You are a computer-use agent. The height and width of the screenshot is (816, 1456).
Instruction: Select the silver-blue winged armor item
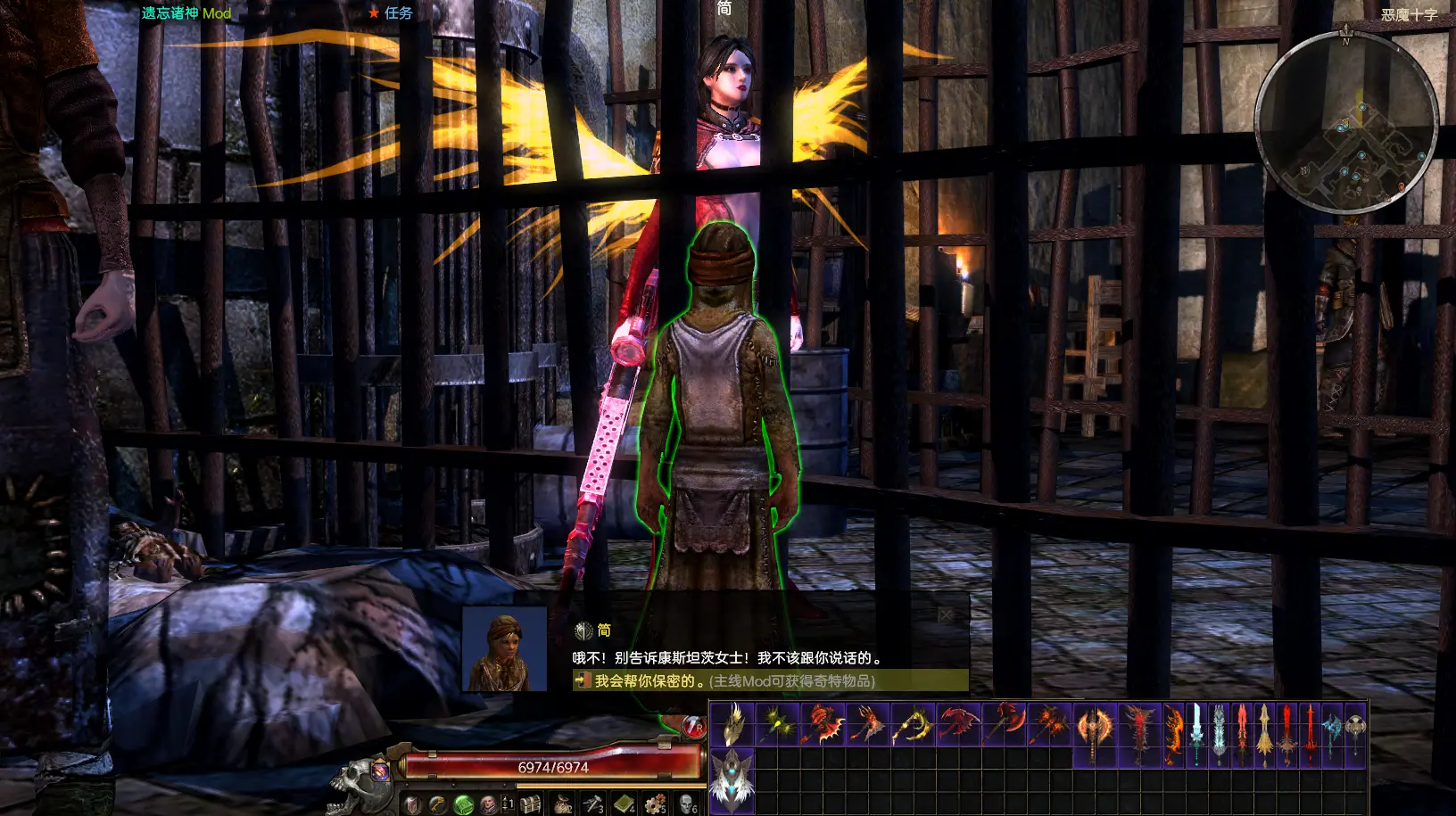(732, 778)
